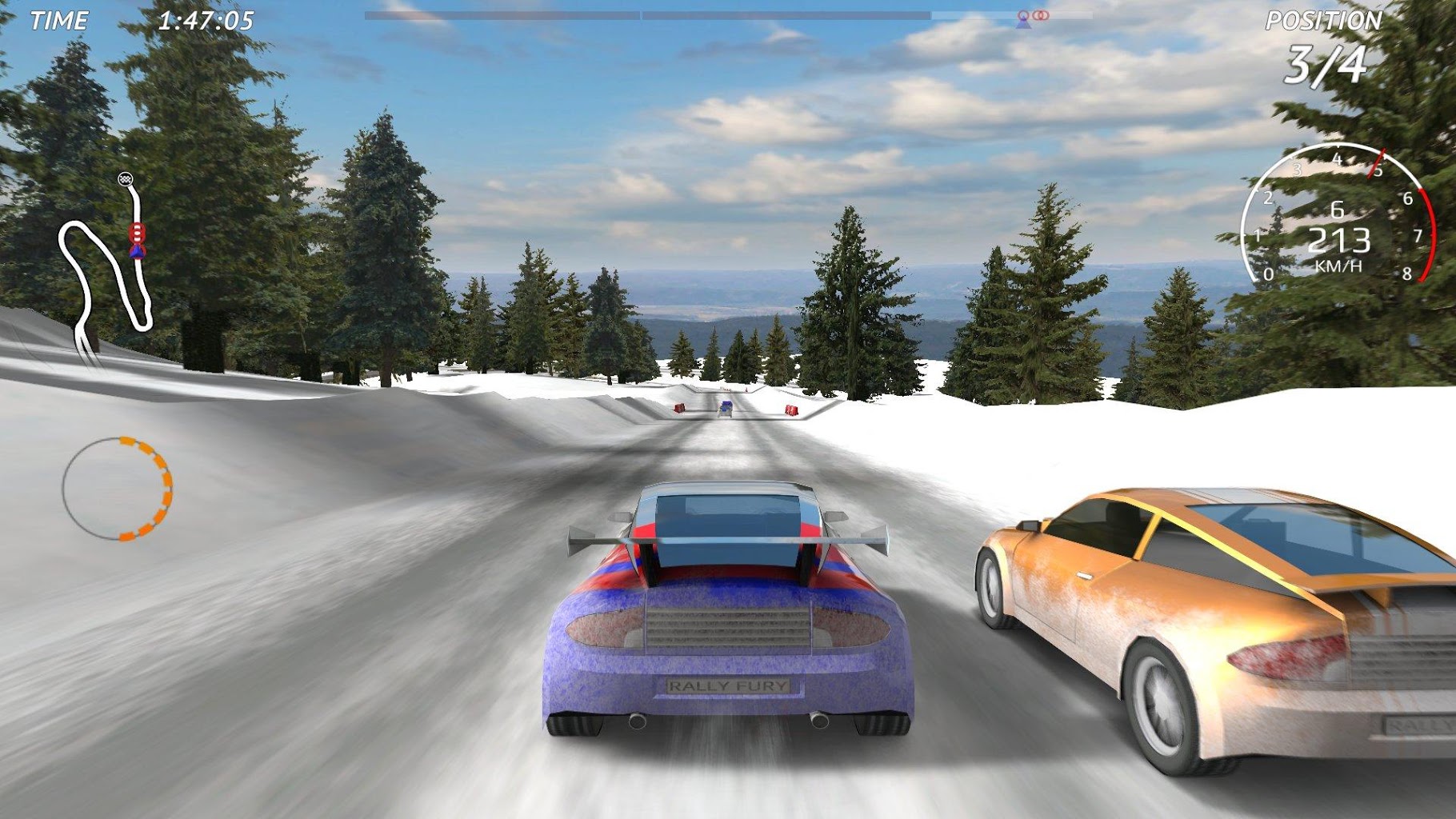Tap the blue player arrow on the minimap
The width and height of the screenshot is (1456, 819).
point(138,250)
